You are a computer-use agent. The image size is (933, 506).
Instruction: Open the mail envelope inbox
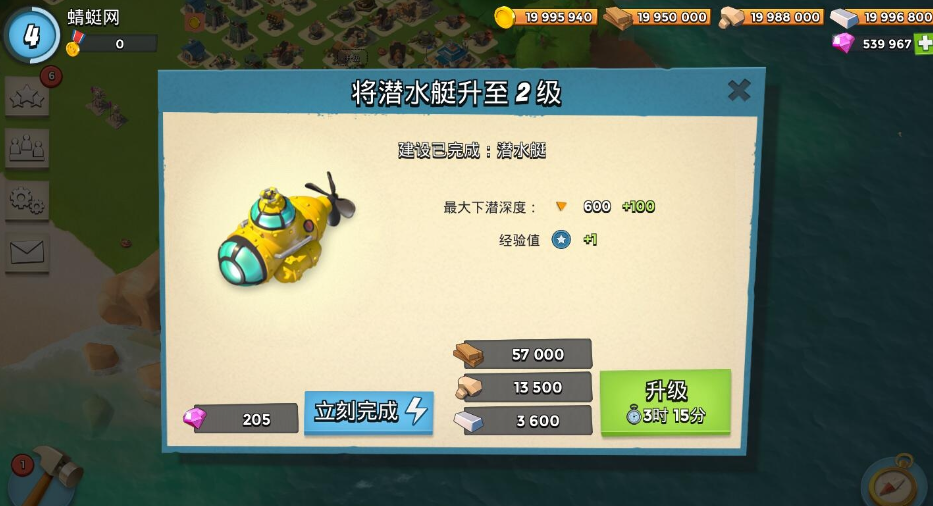pos(26,252)
